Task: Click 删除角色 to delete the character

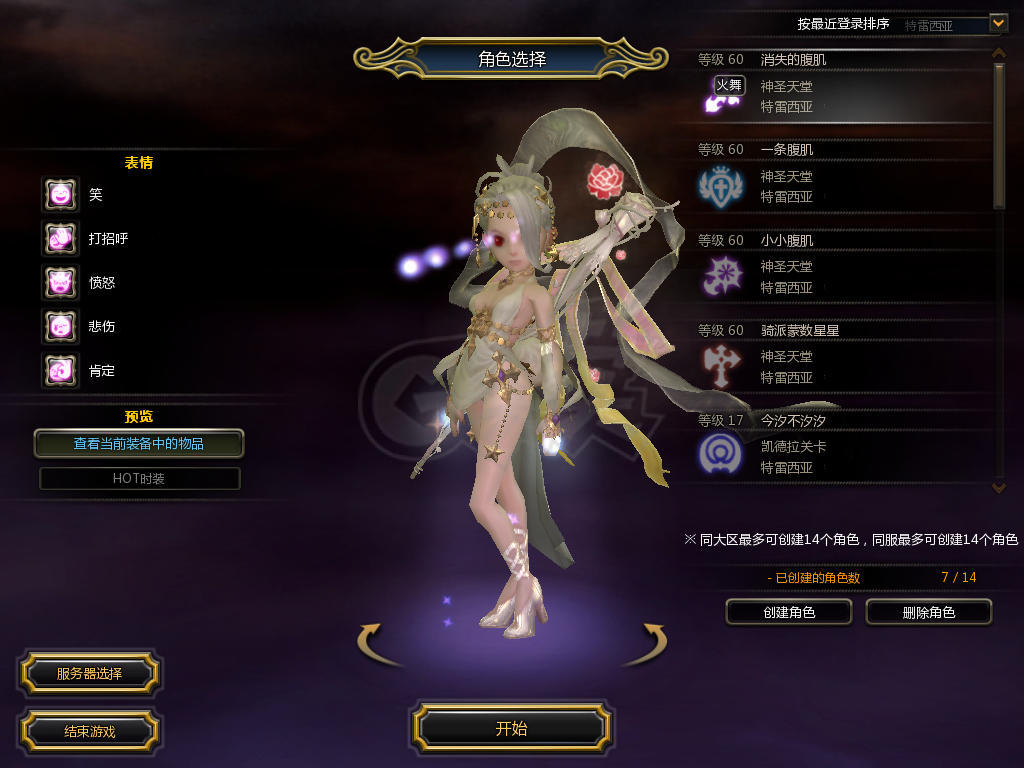Action: [x=928, y=612]
